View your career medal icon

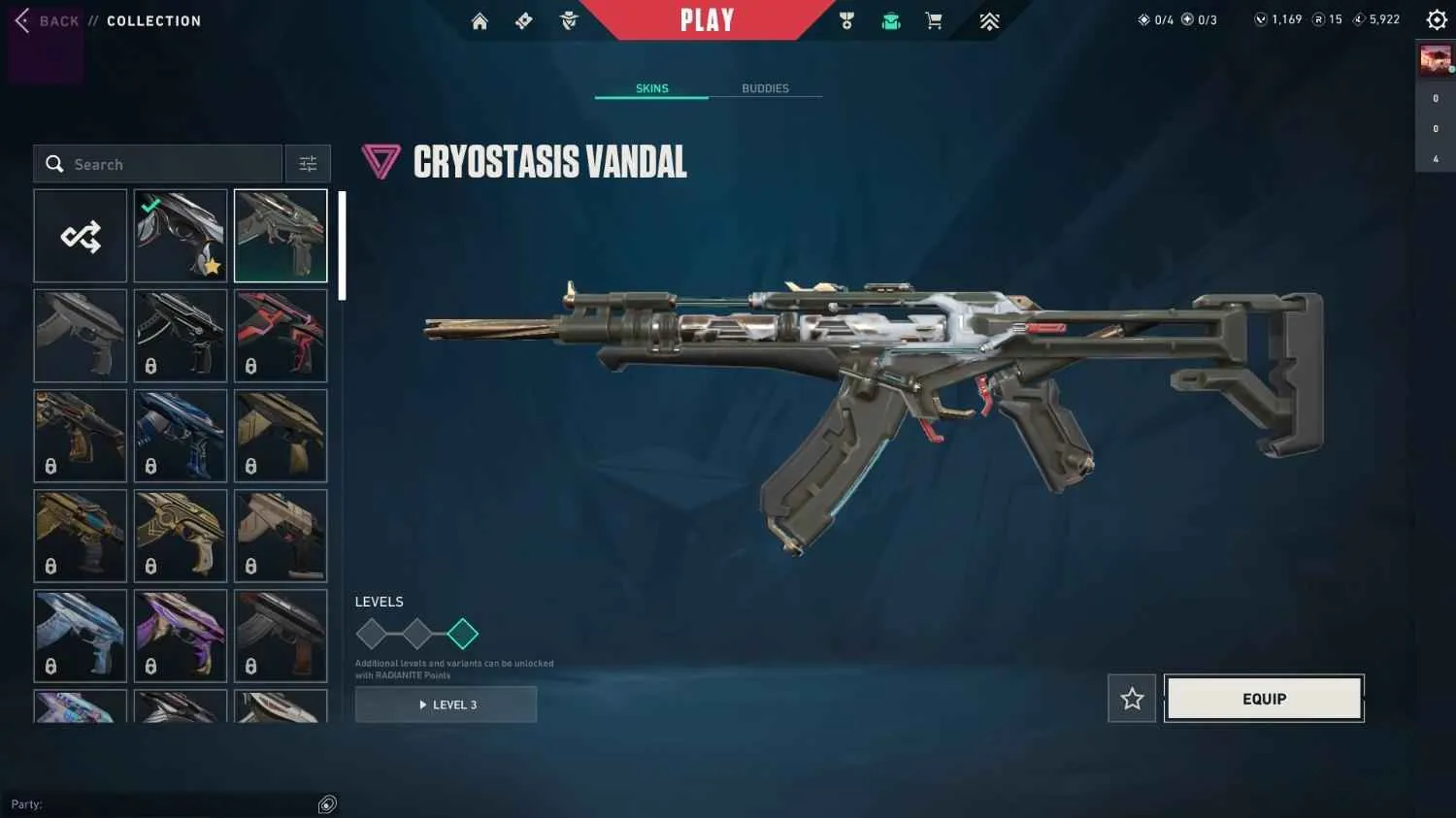point(846,19)
